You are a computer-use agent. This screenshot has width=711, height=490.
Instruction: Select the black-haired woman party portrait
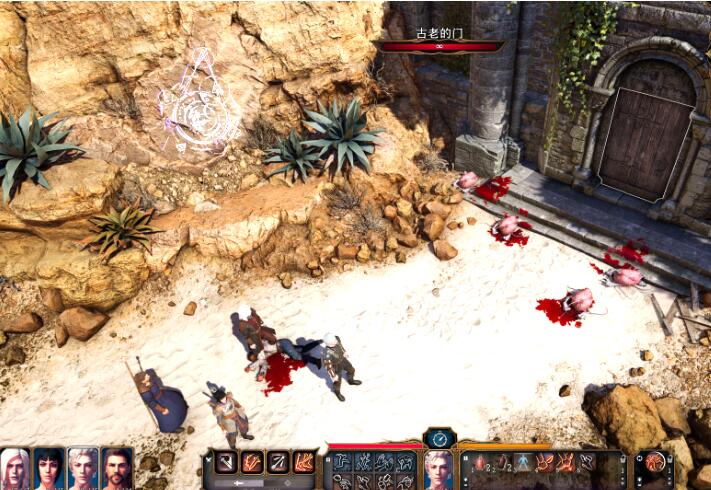[x=49, y=468]
